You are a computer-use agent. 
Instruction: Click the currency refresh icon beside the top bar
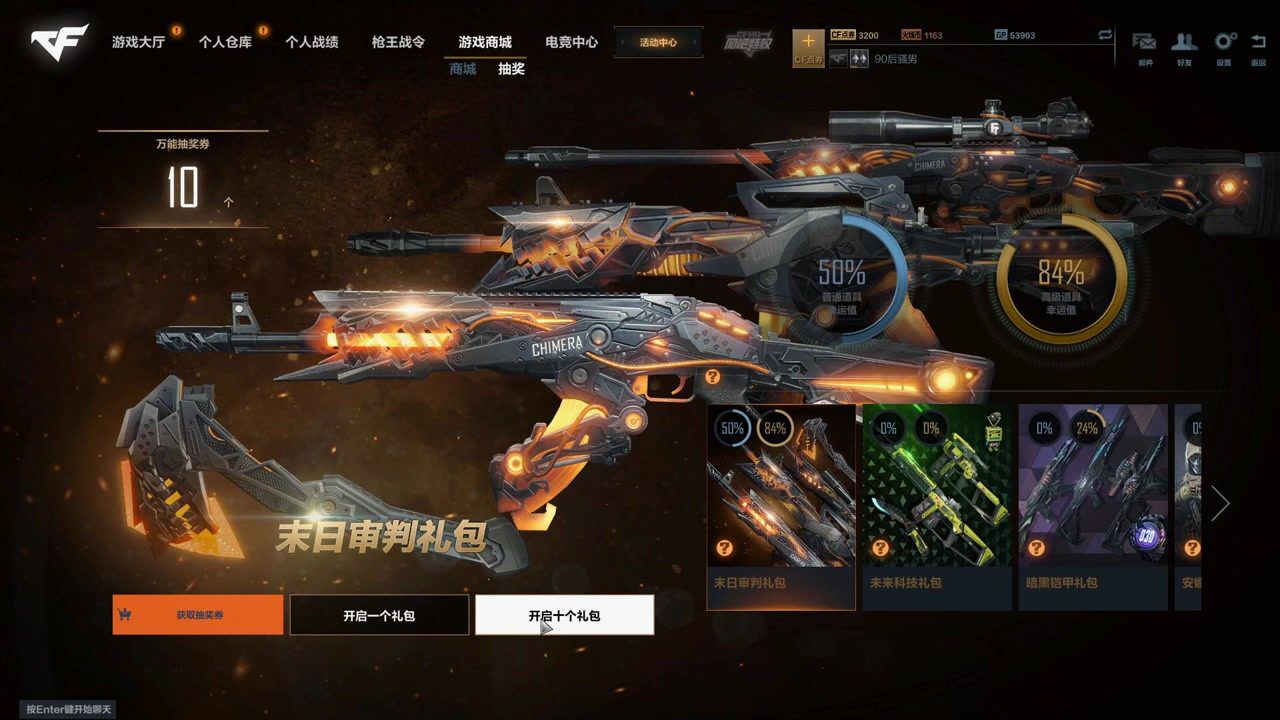(x=1104, y=33)
